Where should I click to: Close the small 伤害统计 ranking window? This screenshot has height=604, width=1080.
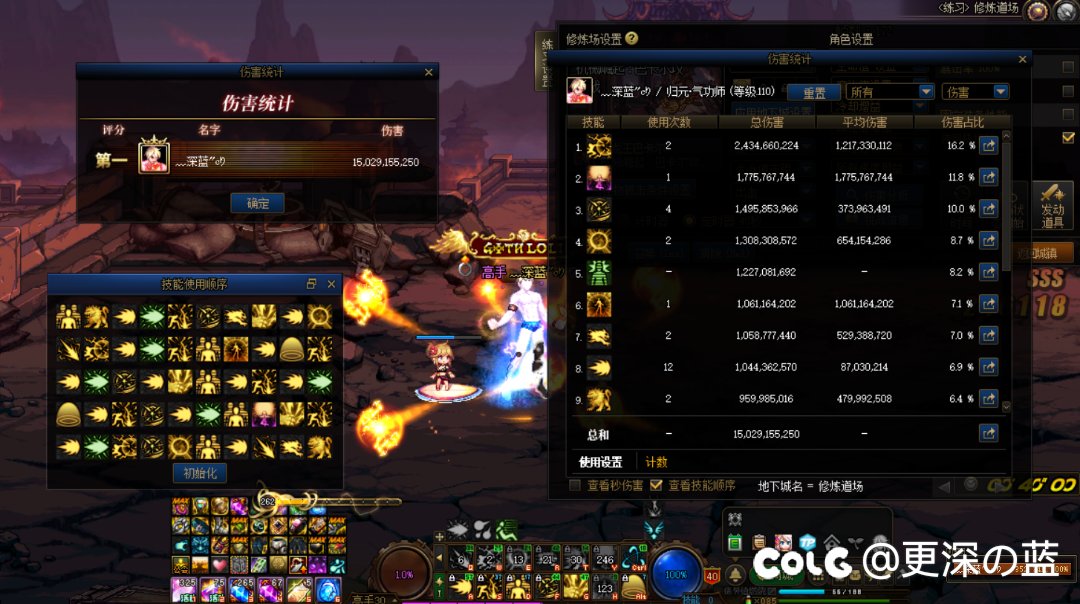point(429,72)
